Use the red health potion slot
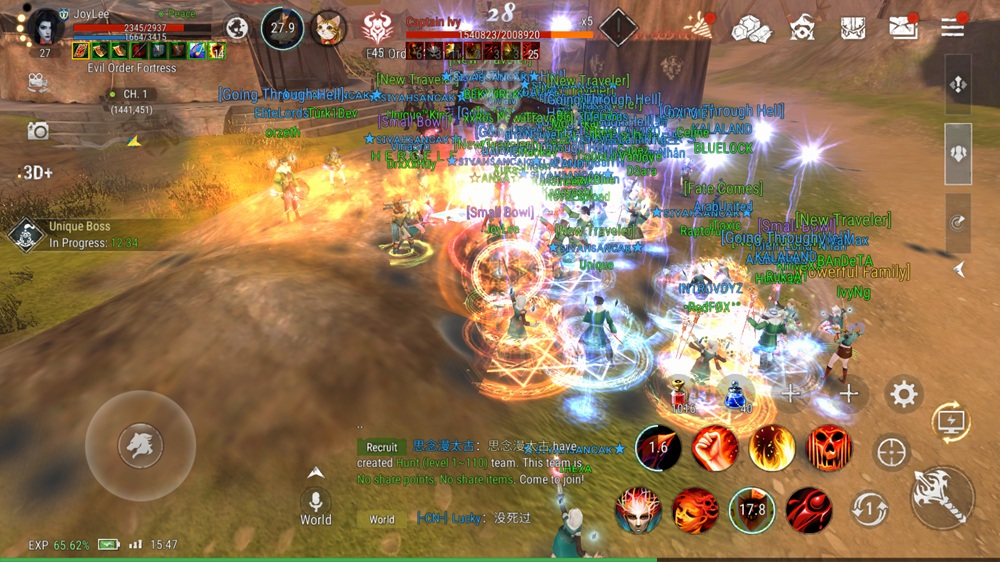Image resolution: width=1000 pixels, height=562 pixels. (684, 393)
